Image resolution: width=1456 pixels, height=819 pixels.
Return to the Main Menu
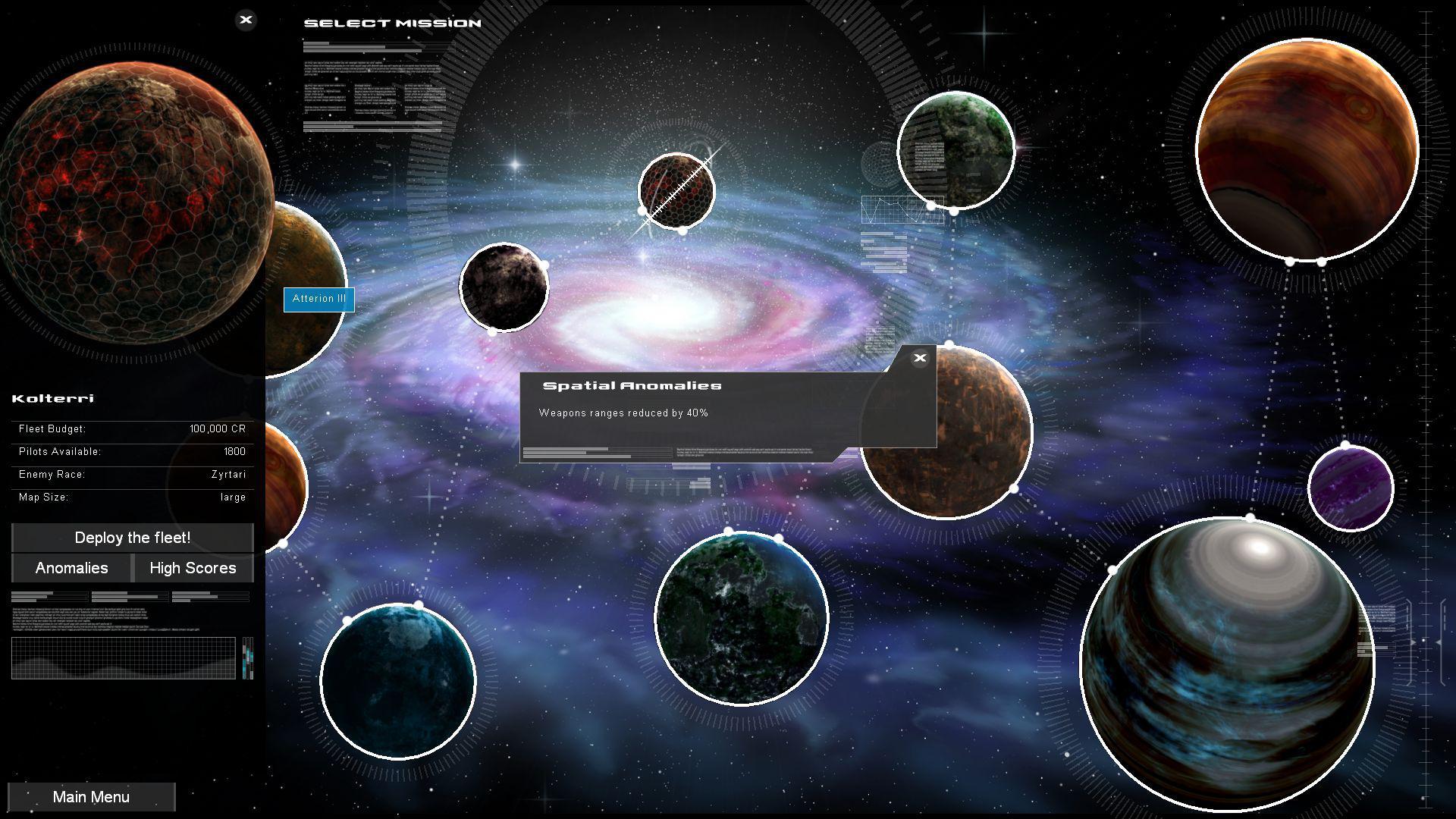pyautogui.click(x=91, y=796)
